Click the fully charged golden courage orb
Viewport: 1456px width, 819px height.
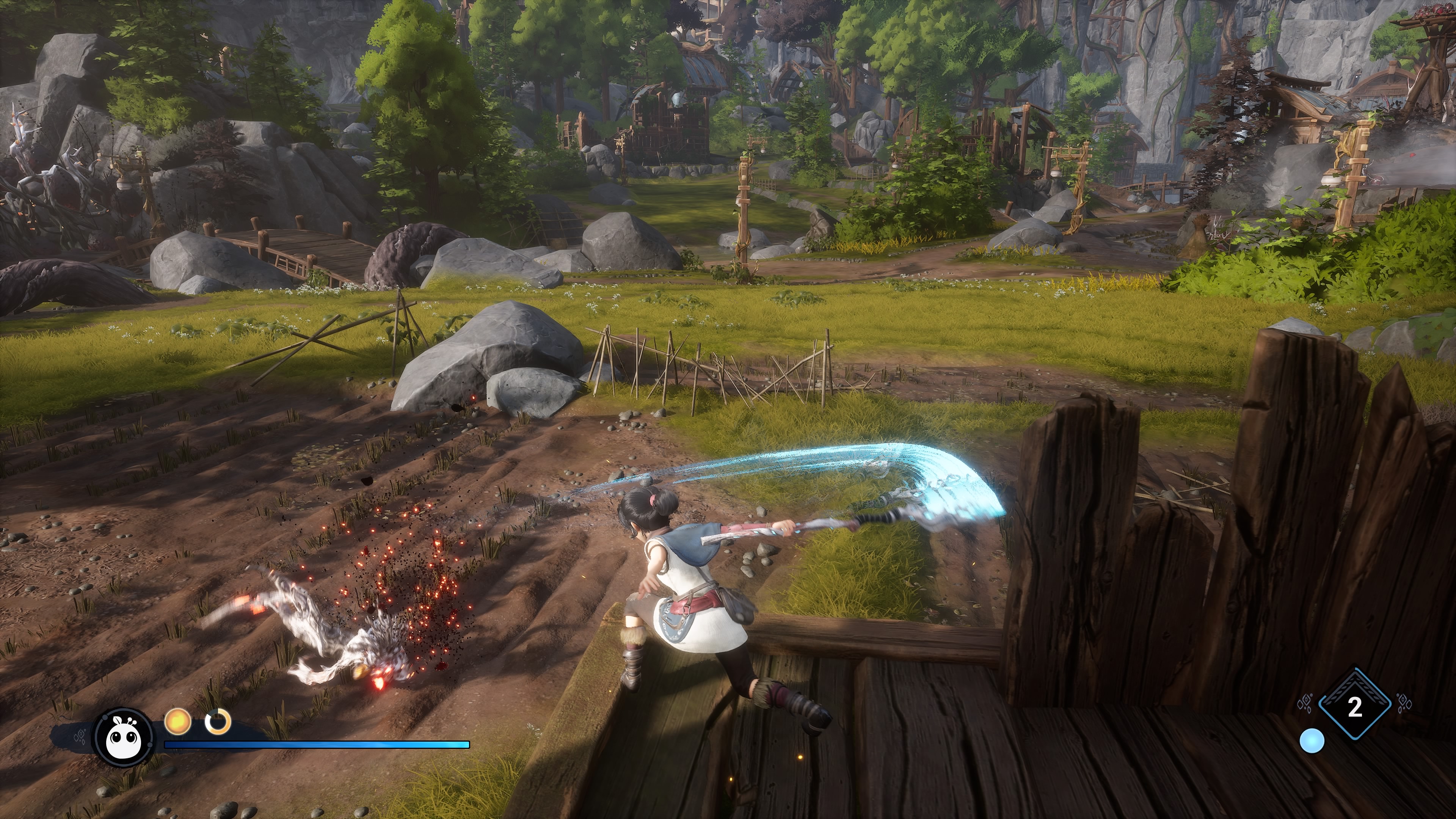pyautogui.click(x=177, y=722)
